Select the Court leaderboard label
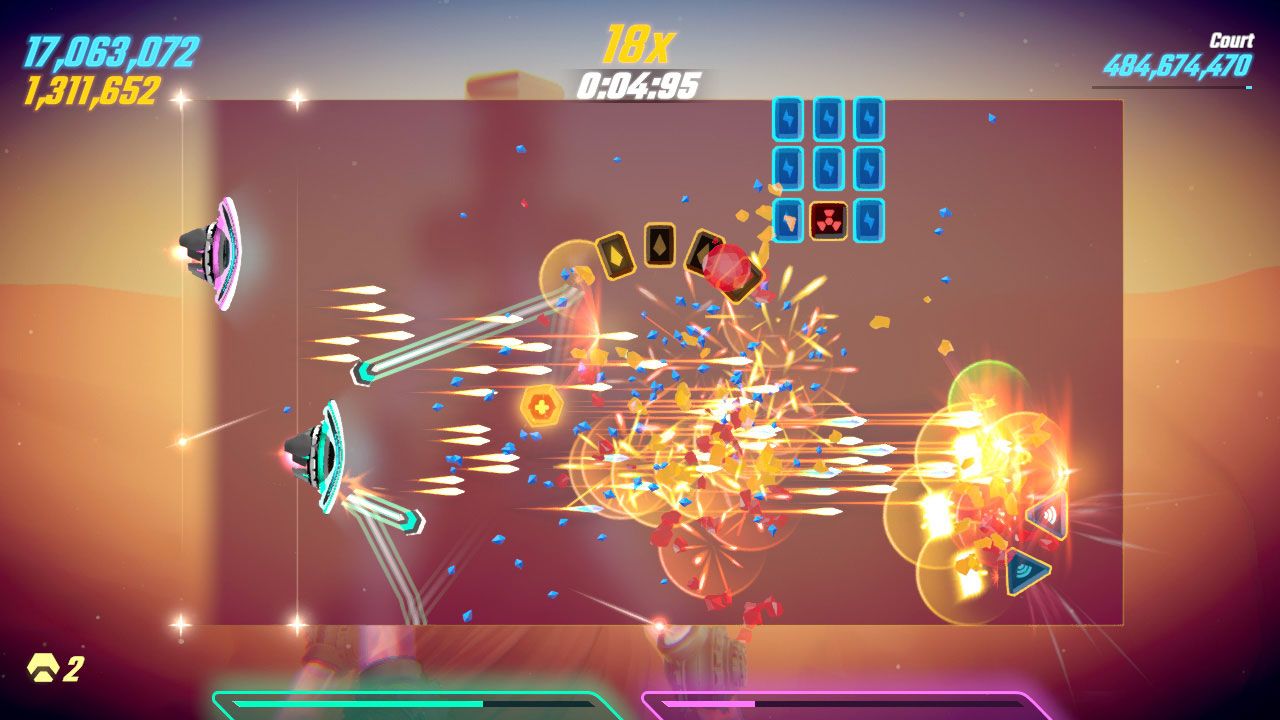The image size is (1280, 720). pos(1234,41)
